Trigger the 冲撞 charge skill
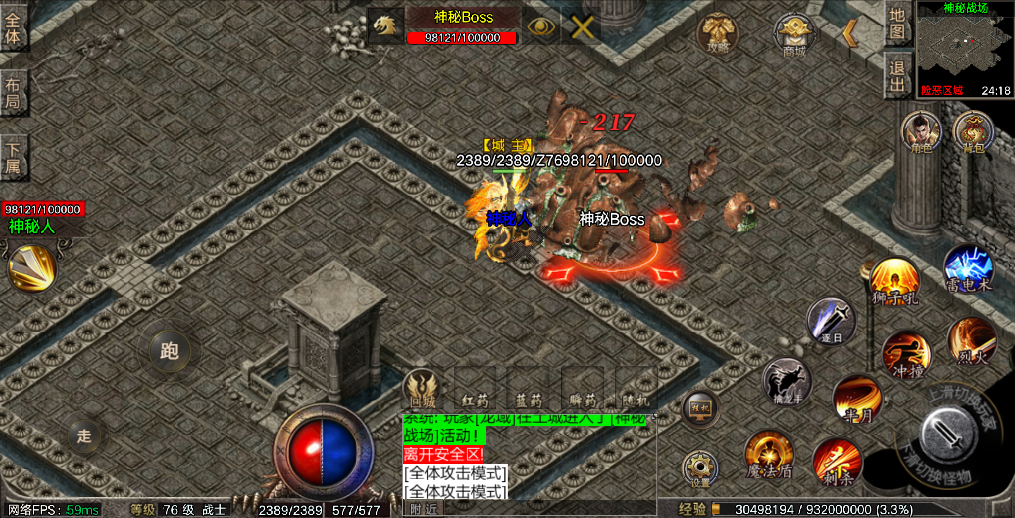This screenshot has height=518, width=1015. pos(905,354)
